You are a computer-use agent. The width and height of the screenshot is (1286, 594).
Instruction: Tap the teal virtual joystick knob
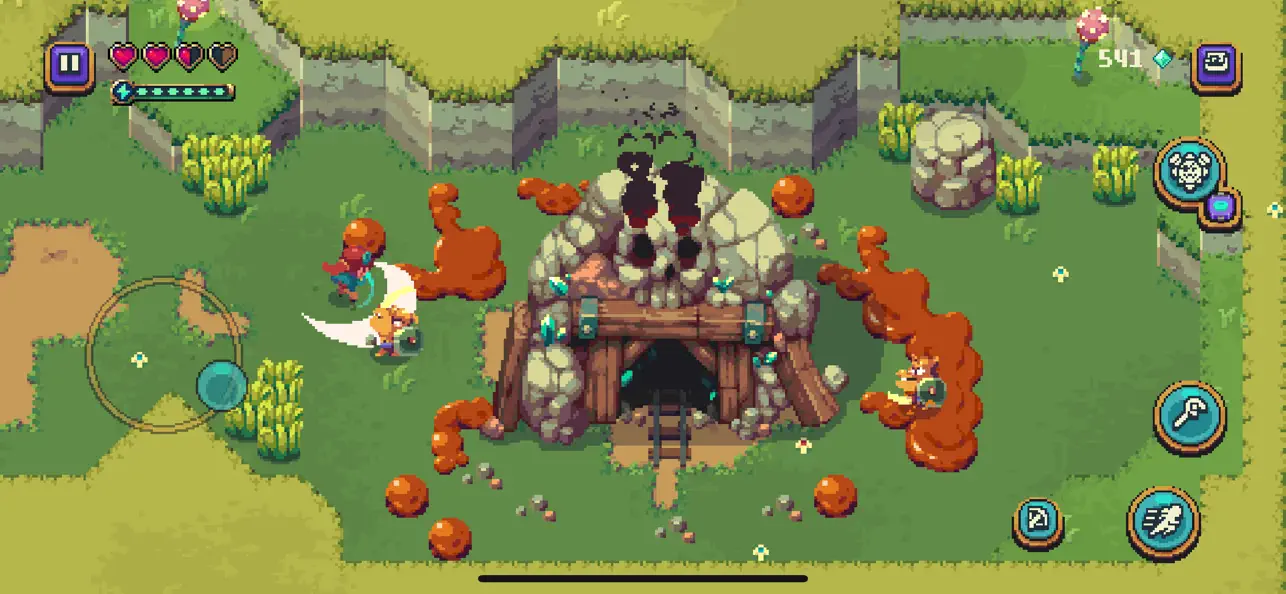221,385
